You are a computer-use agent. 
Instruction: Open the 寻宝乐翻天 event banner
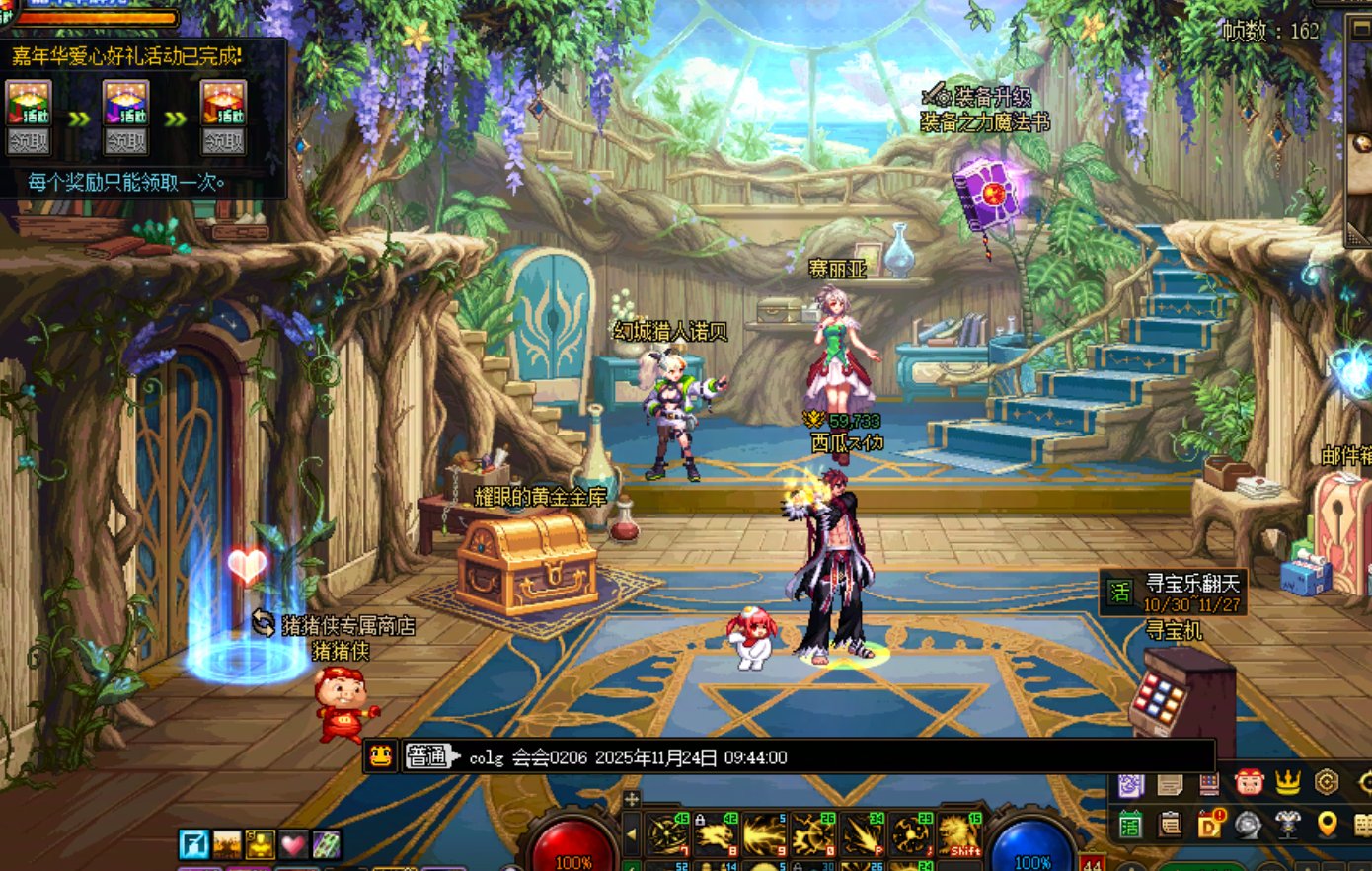click(1174, 593)
